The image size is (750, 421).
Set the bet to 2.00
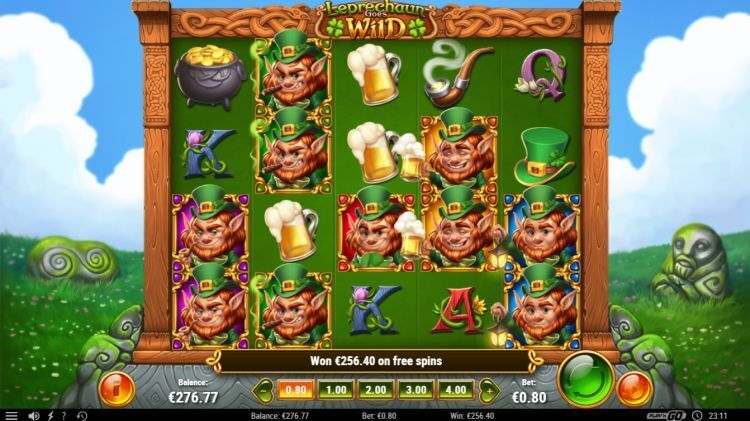pos(376,389)
